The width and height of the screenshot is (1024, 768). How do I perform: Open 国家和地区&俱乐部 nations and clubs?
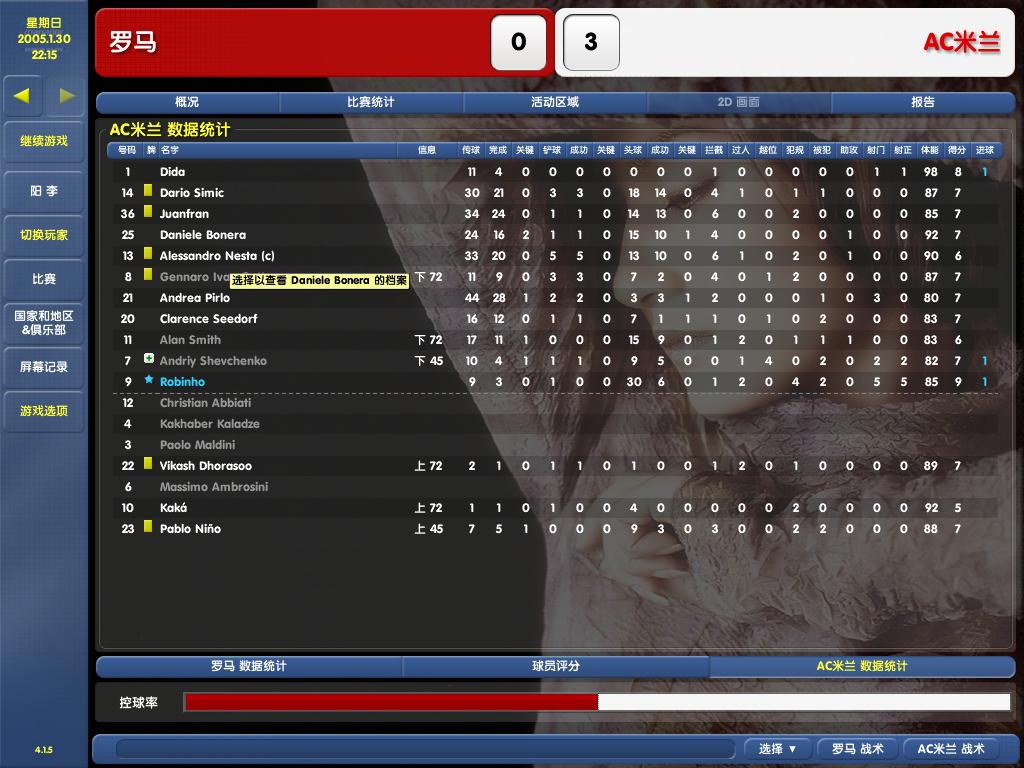44,322
